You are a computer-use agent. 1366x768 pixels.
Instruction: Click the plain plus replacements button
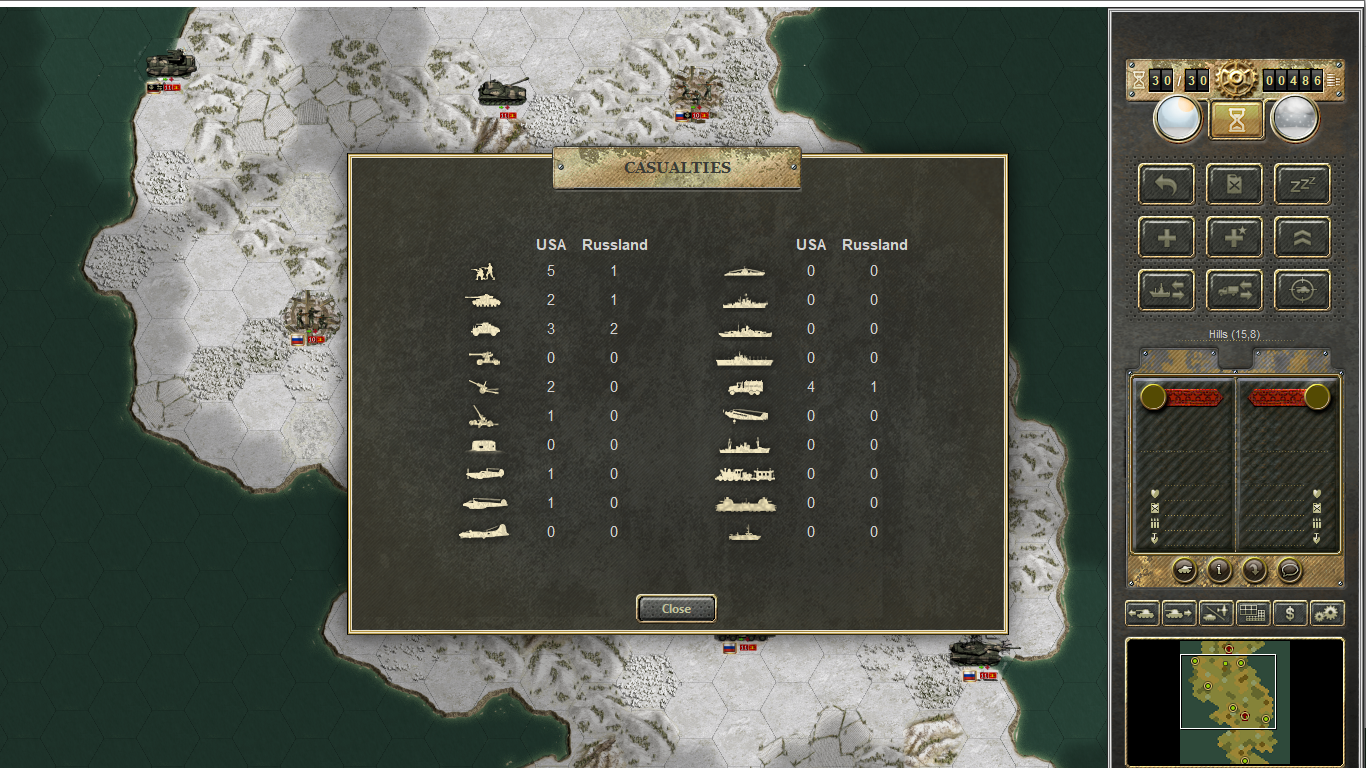pos(1166,237)
